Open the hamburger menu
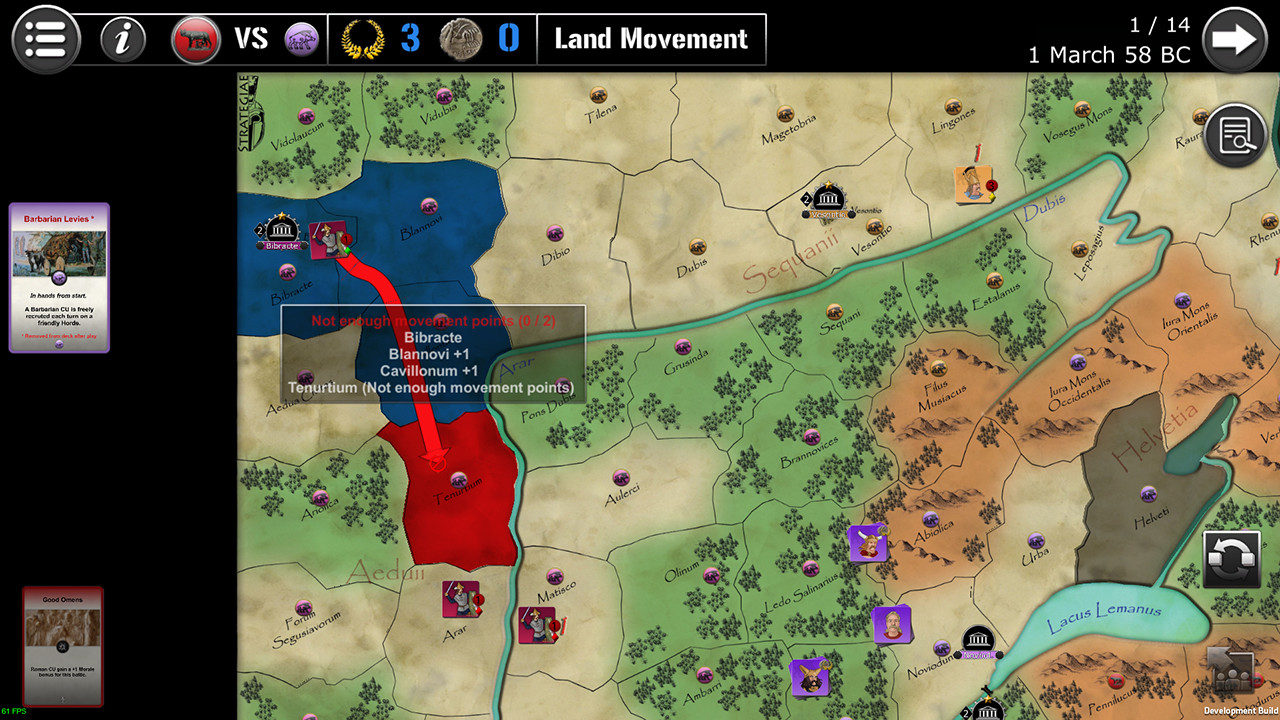Viewport: 1280px width, 720px height. (x=45, y=40)
